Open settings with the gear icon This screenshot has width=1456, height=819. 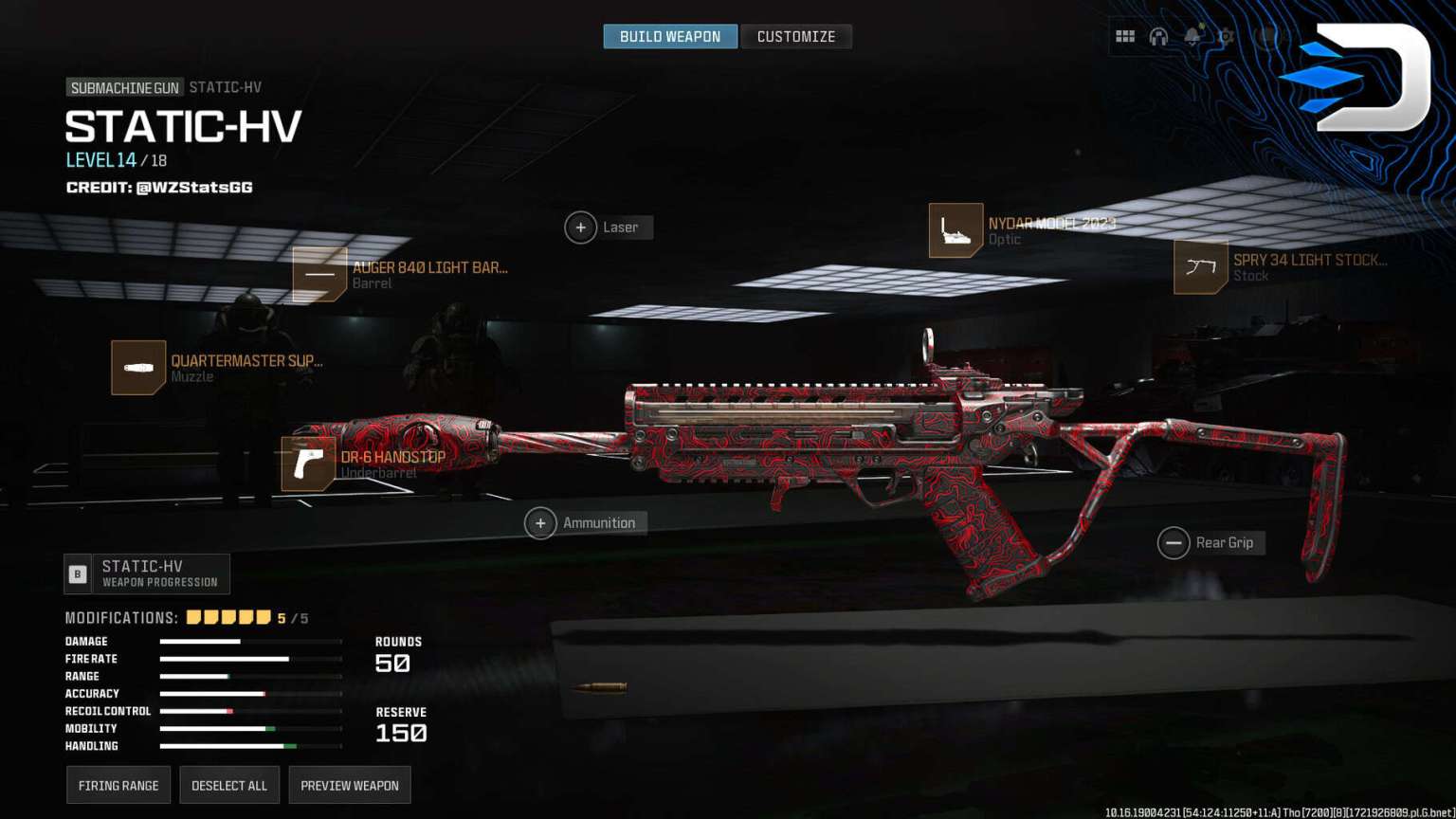click(x=1226, y=37)
